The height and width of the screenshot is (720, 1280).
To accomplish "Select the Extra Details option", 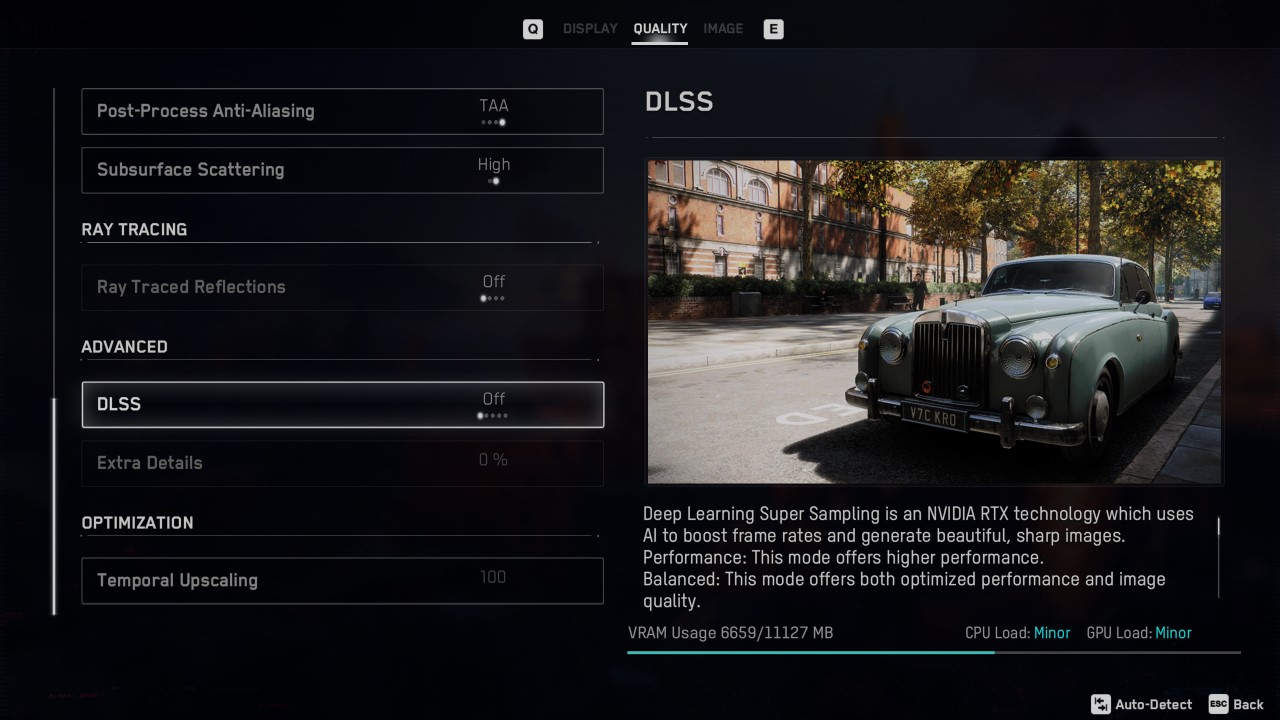I will pos(342,463).
